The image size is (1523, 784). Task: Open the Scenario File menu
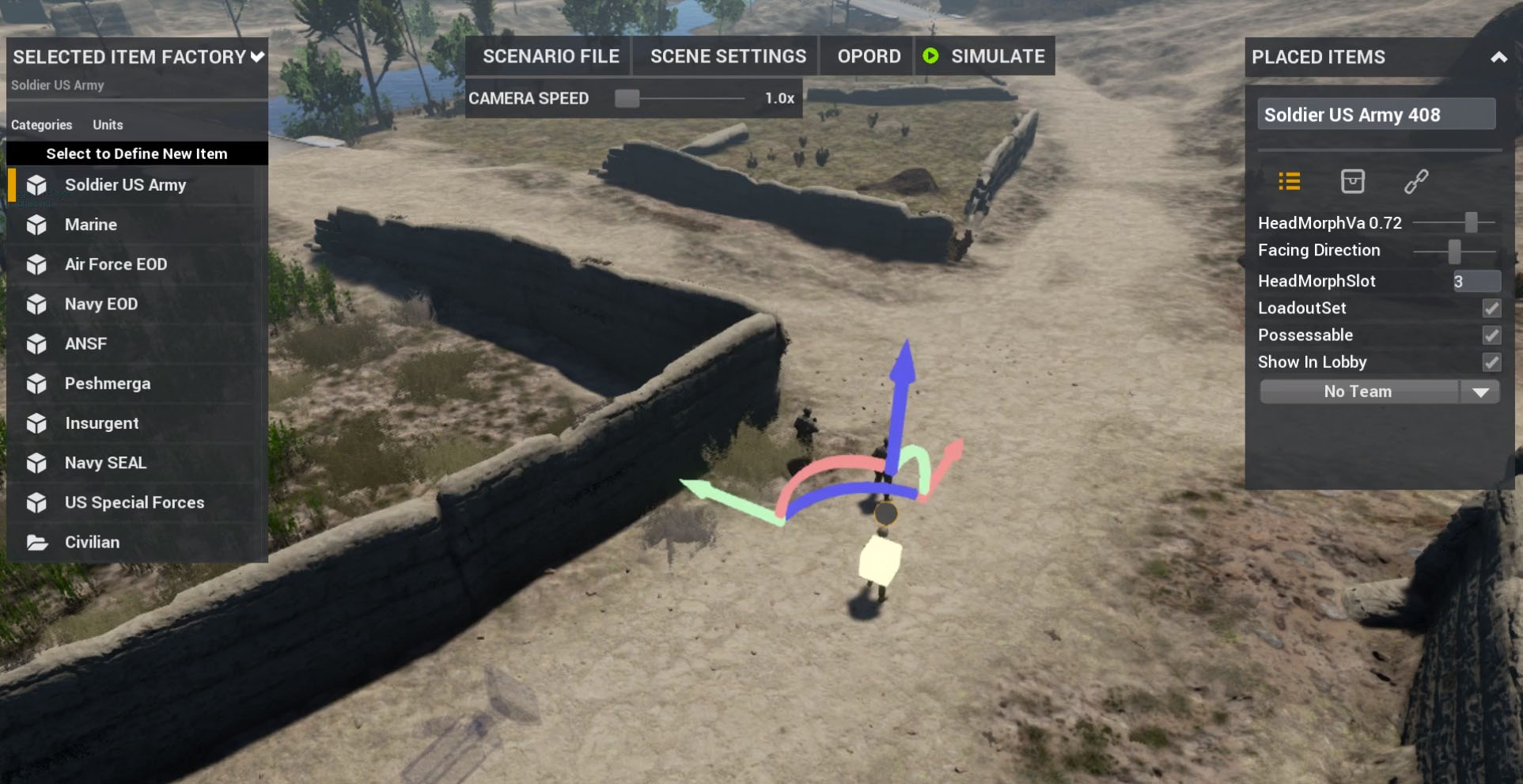point(551,56)
